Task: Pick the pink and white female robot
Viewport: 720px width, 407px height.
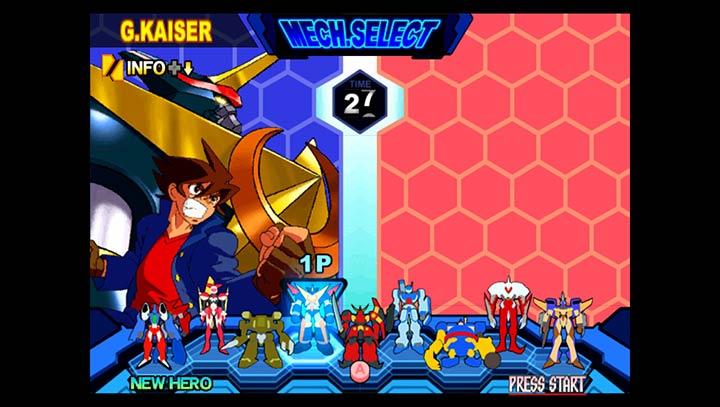Action: point(212,313)
